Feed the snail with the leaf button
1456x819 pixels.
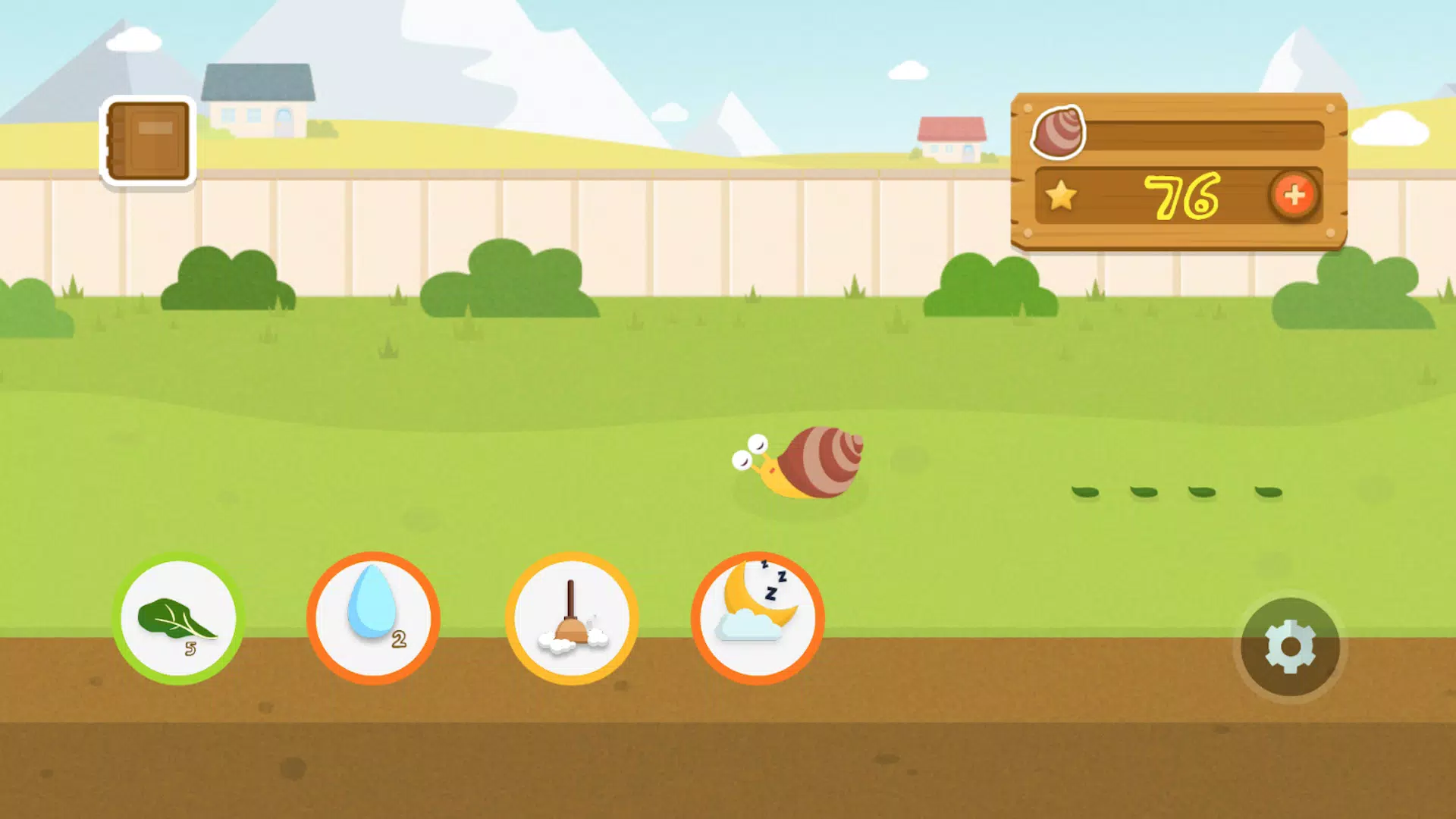[x=178, y=618]
